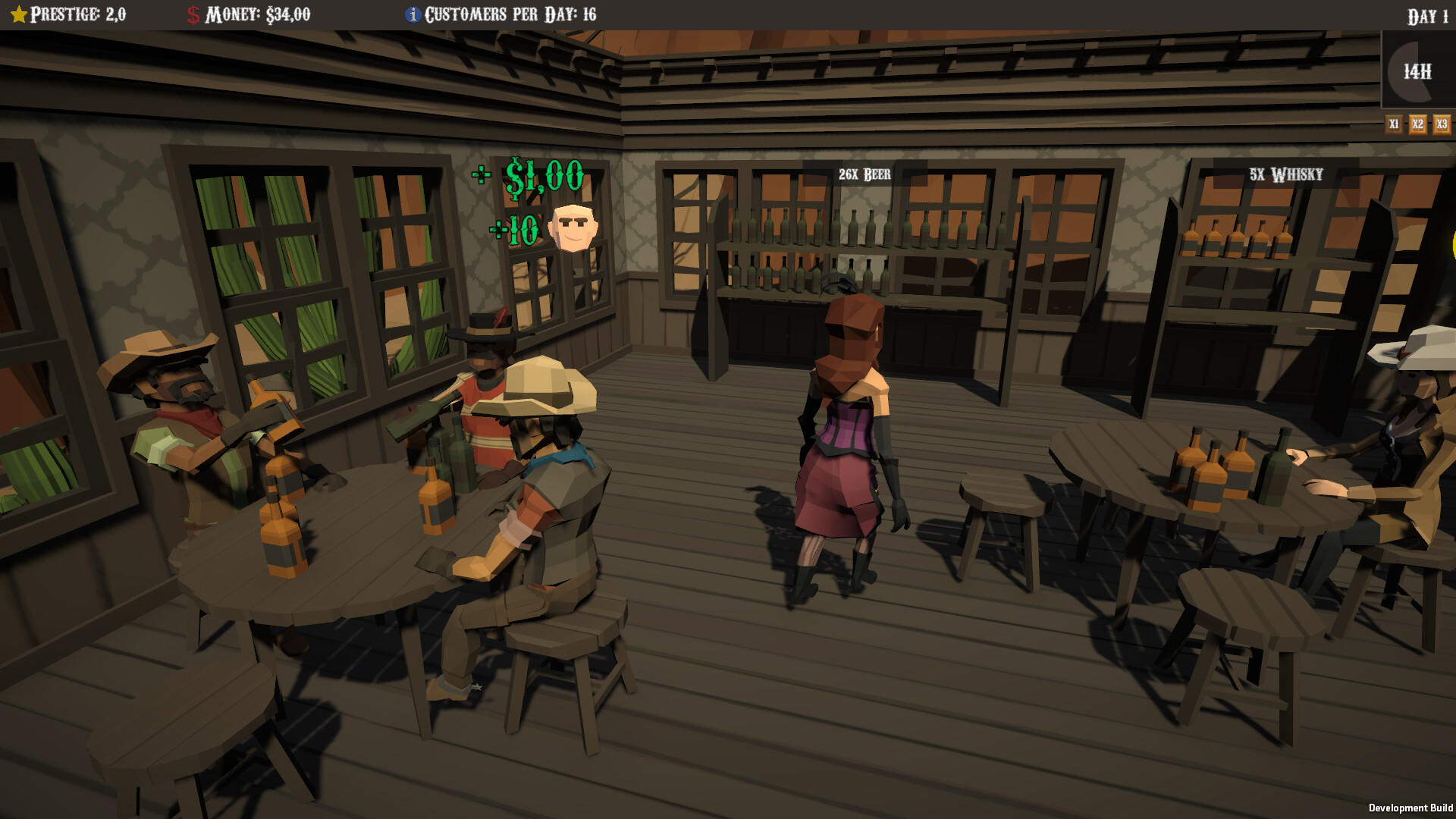This screenshot has width=1456, height=819.
Task: Click the moon phase time progress indicator
Action: click(x=1417, y=73)
